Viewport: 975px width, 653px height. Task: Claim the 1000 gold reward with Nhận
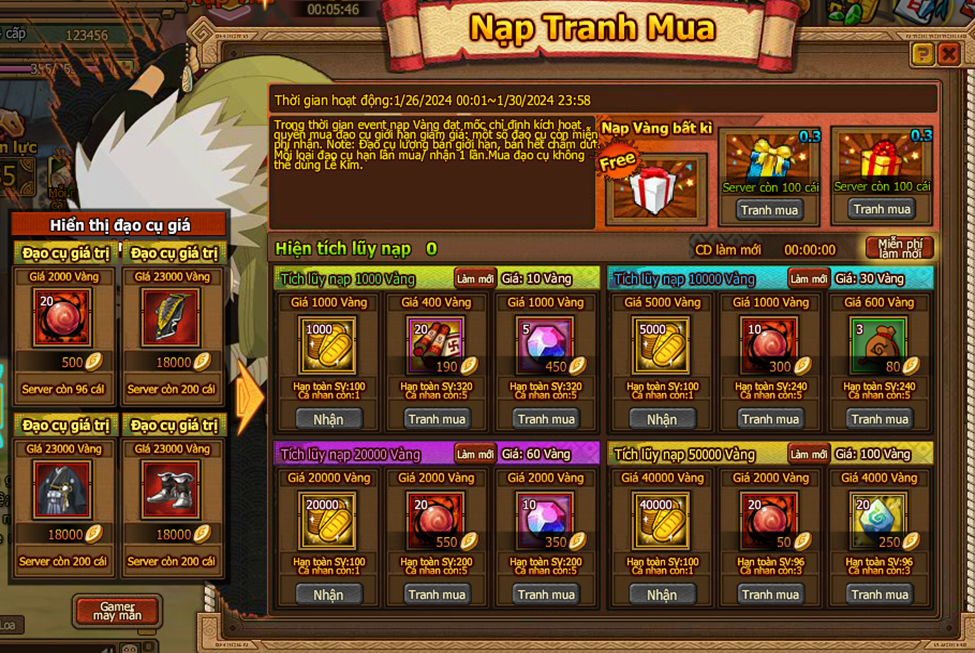(328, 419)
